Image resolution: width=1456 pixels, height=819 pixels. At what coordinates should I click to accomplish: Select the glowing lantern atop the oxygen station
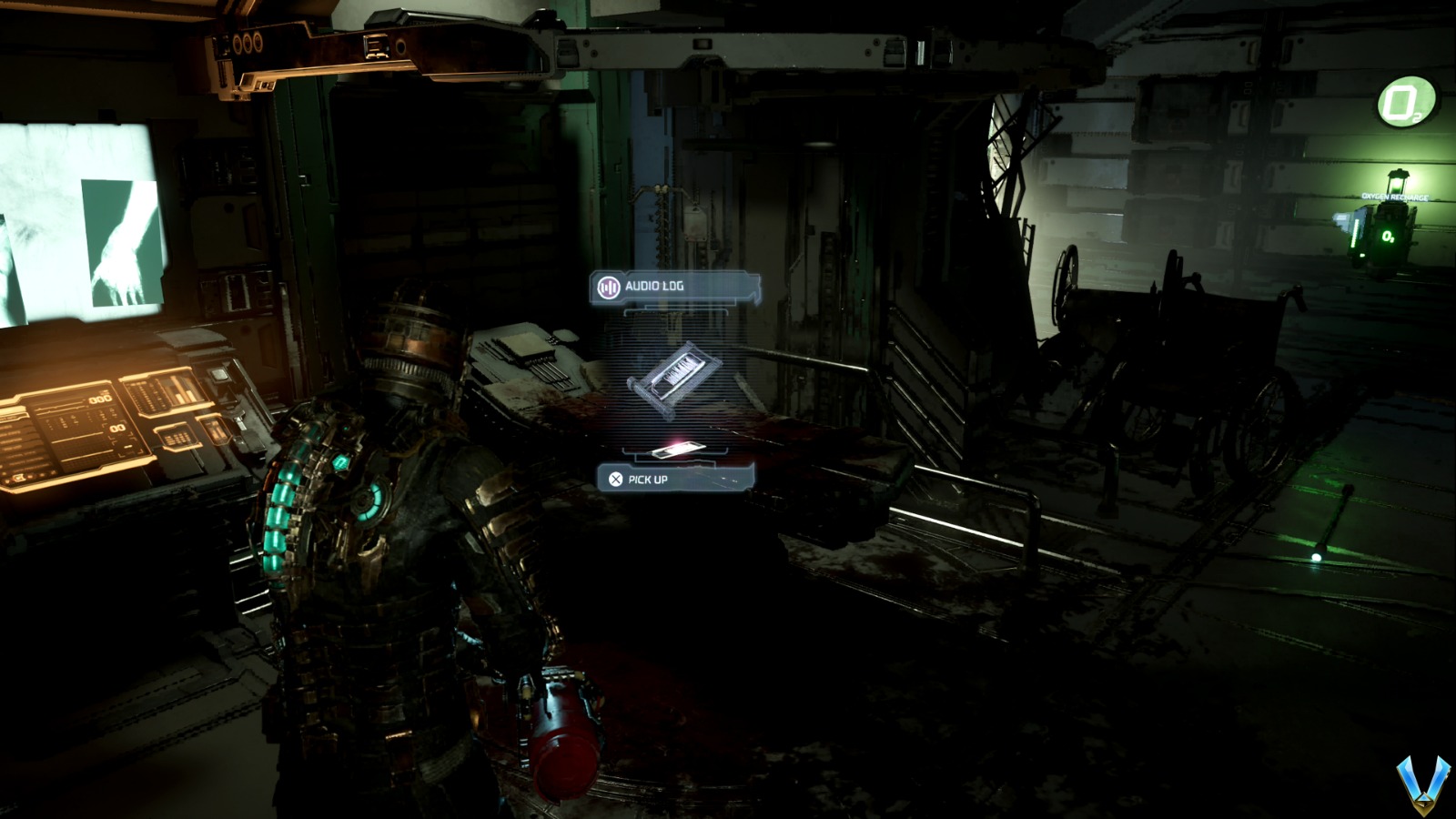coord(1397,180)
